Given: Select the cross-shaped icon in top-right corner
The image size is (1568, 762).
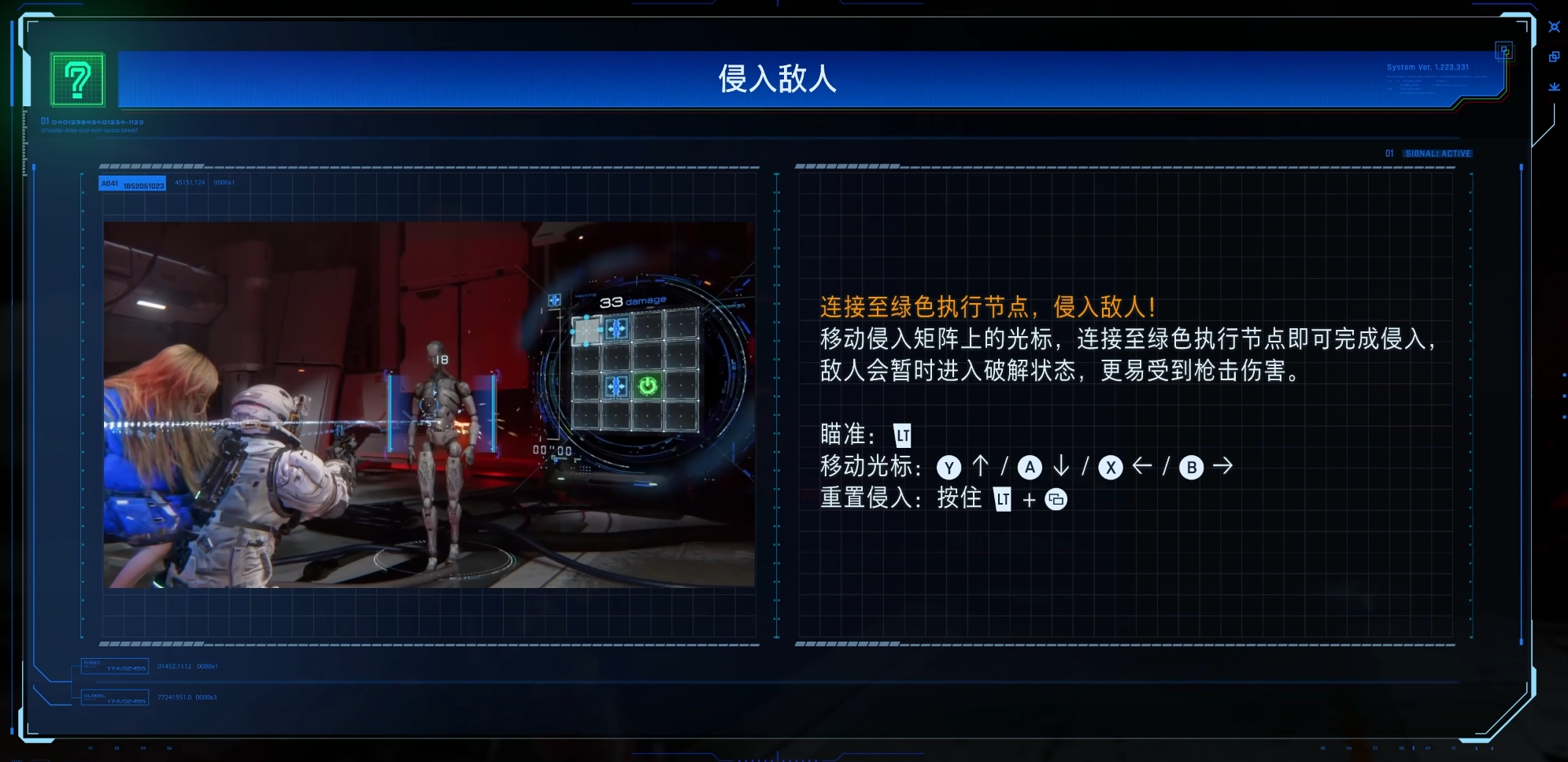Looking at the screenshot, I should pos(1554,27).
